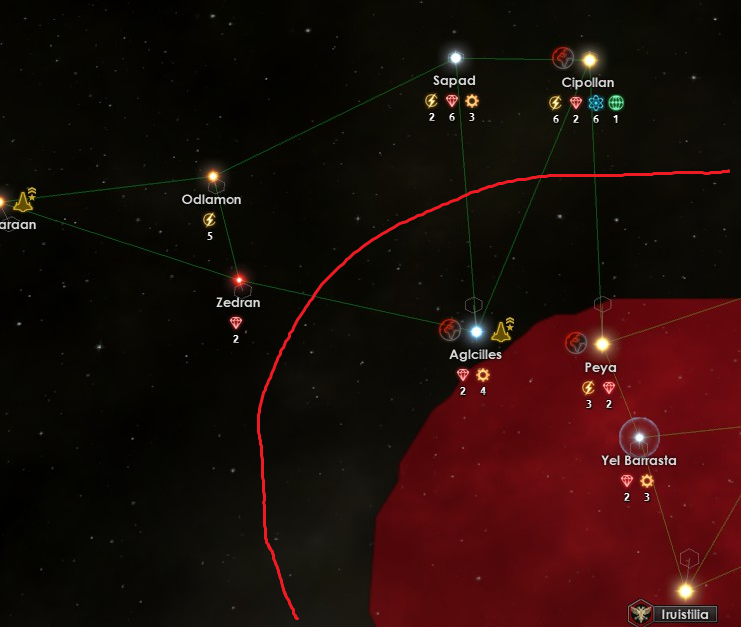Select the Yel Barrasta star system
741x627 pixels.
click(x=639, y=436)
